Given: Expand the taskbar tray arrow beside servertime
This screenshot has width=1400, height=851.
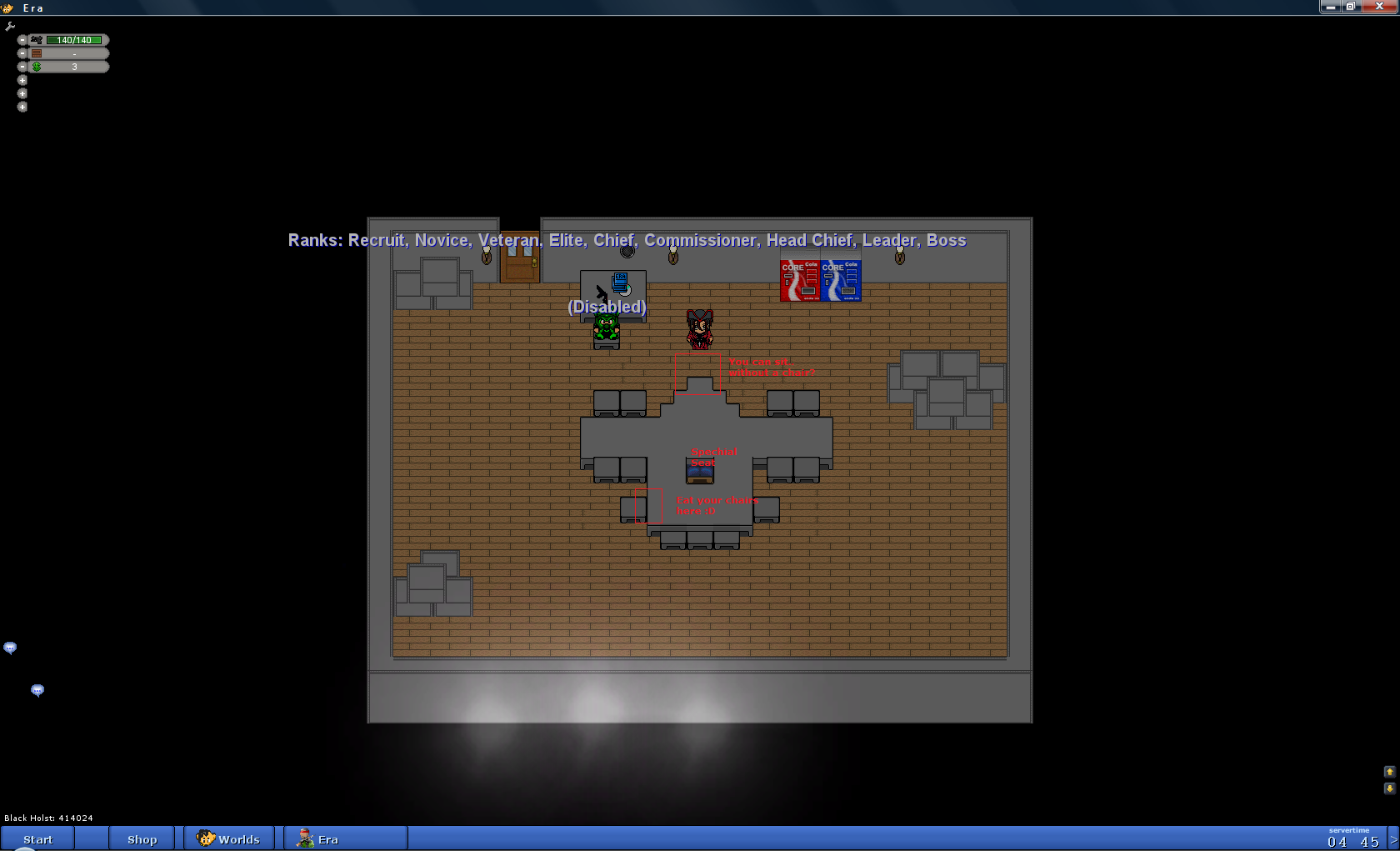Looking at the screenshot, I should point(1393,839).
